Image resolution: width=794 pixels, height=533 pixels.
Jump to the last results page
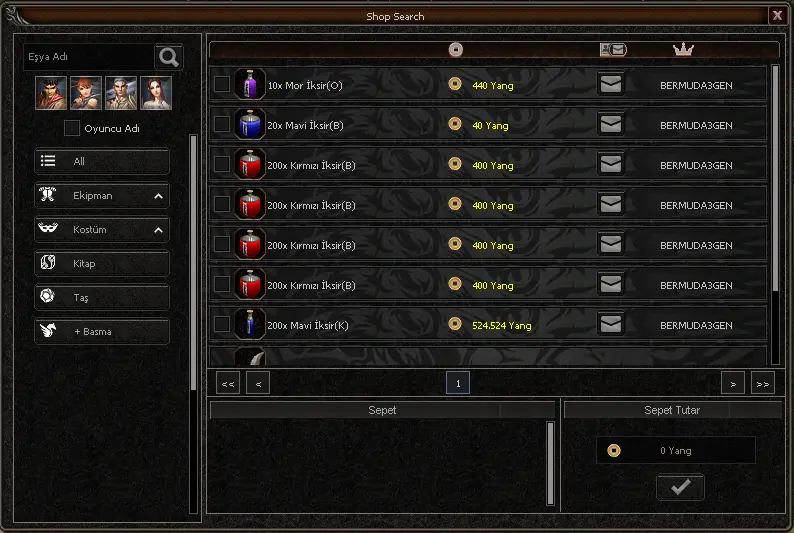pyautogui.click(x=763, y=383)
